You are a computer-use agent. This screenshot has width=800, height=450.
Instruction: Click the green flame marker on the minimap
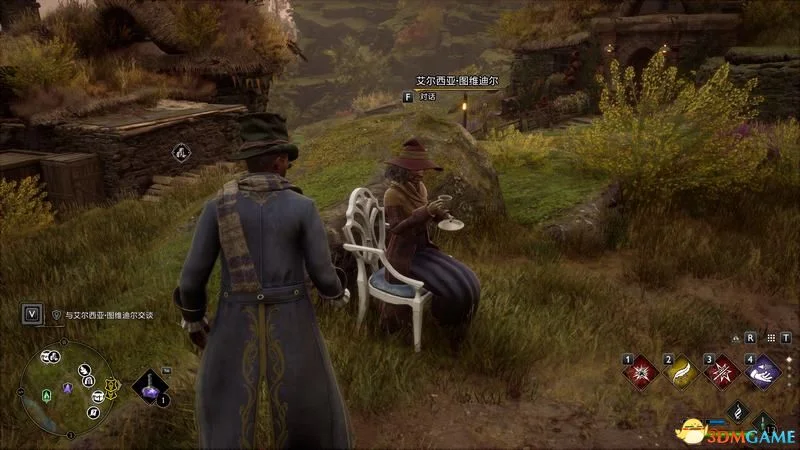[43, 395]
